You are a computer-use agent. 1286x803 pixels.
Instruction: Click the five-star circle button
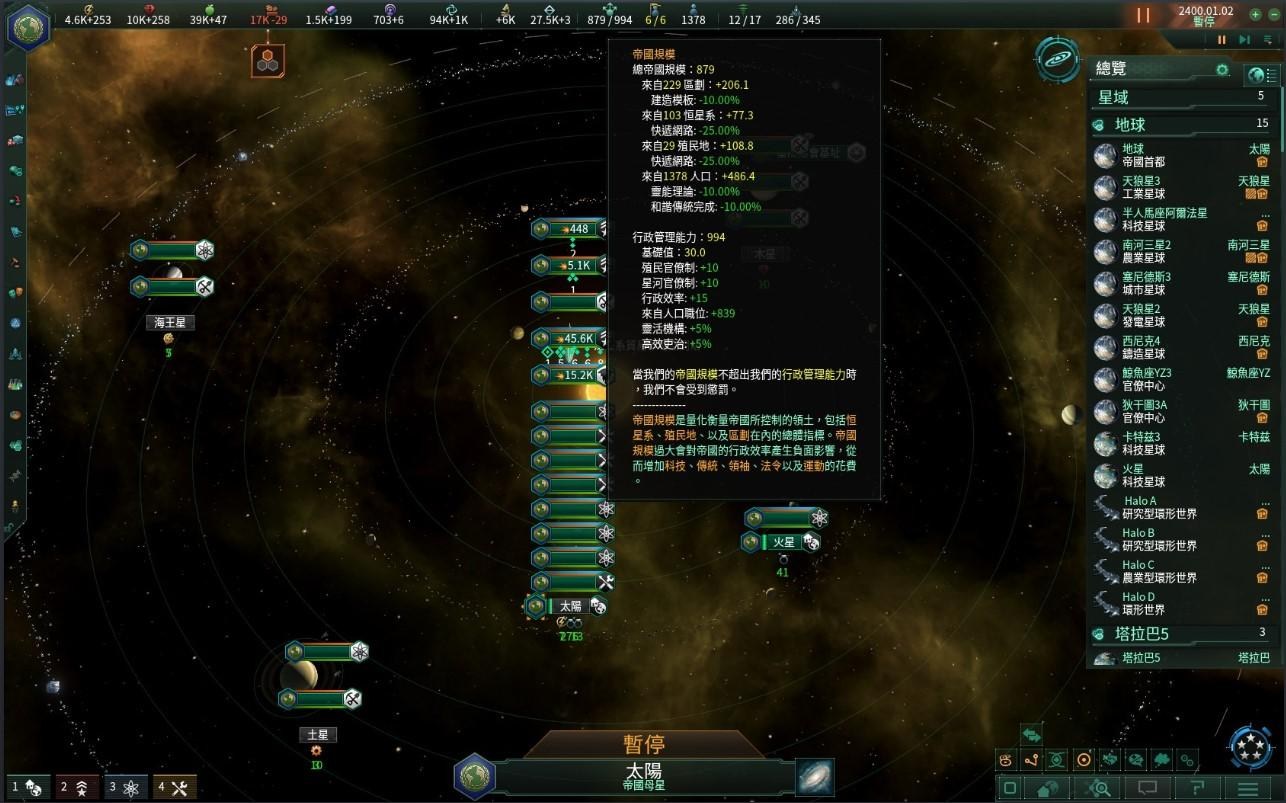tap(1249, 747)
